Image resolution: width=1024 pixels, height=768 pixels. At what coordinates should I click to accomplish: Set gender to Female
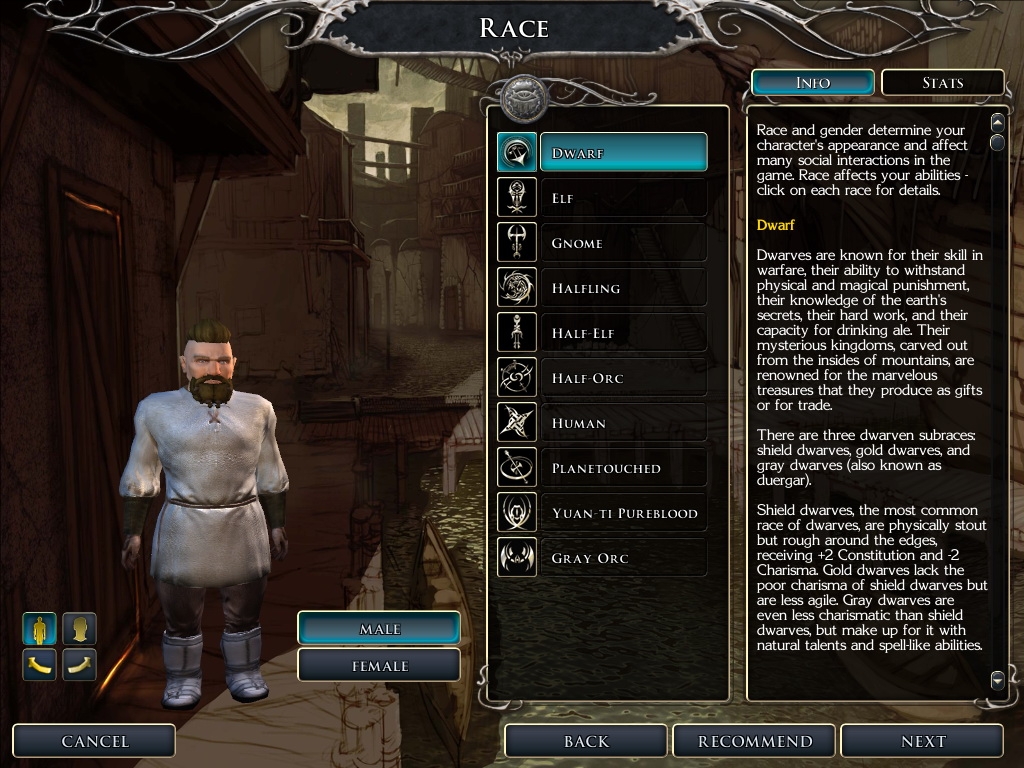pyautogui.click(x=379, y=666)
